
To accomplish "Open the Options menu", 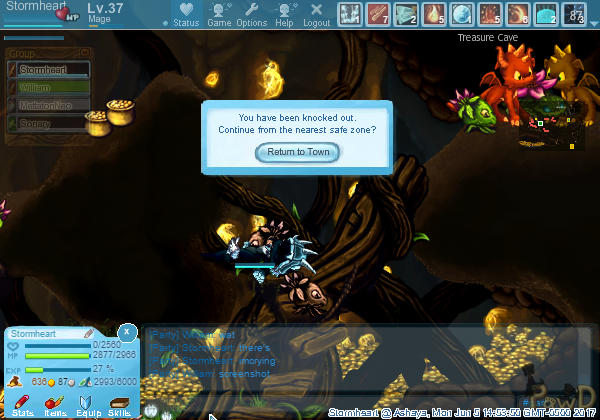I will 252,14.
